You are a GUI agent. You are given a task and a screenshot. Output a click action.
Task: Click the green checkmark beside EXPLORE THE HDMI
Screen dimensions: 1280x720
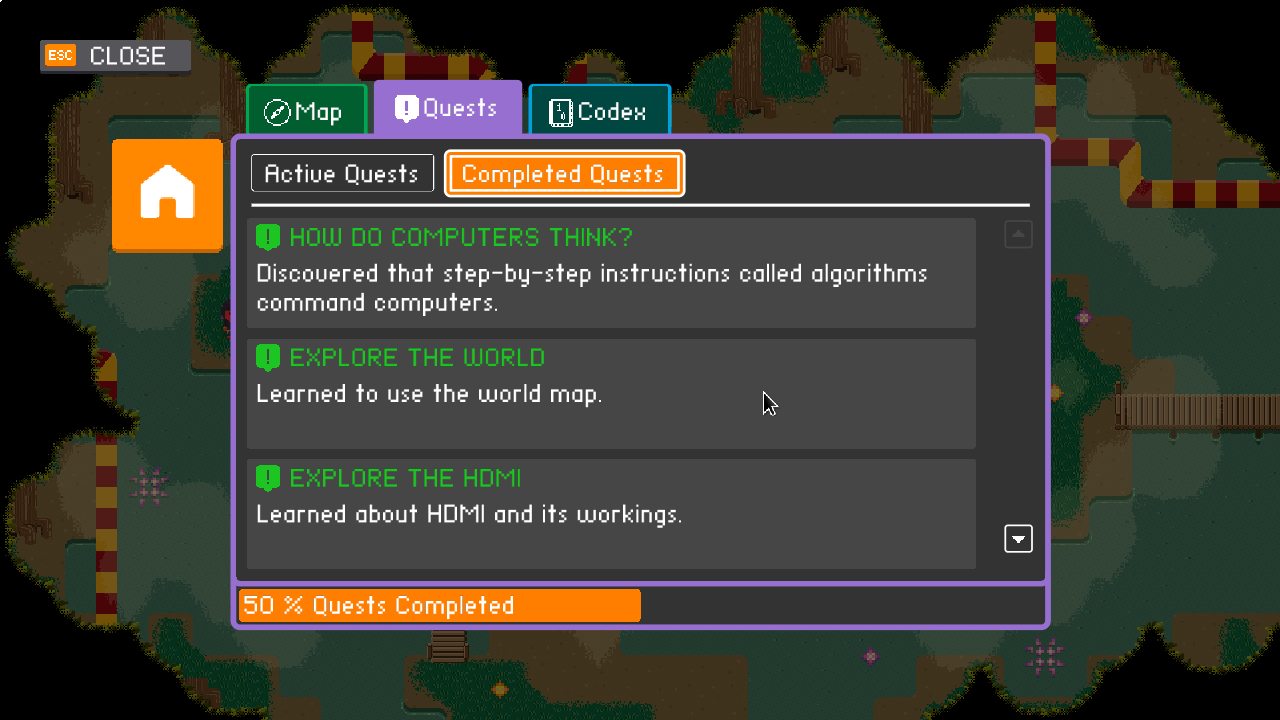tap(267, 478)
